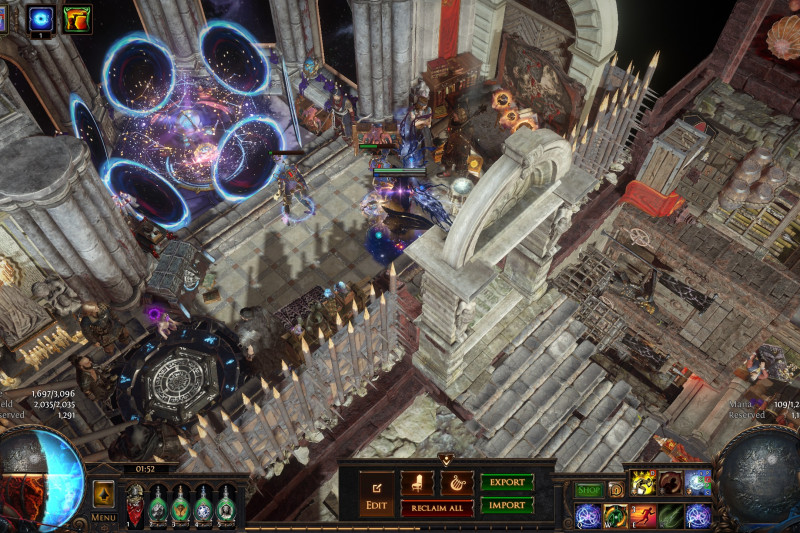Click the Edit hideout button
The image size is (800, 533).
pyautogui.click(x=376, y=496)
